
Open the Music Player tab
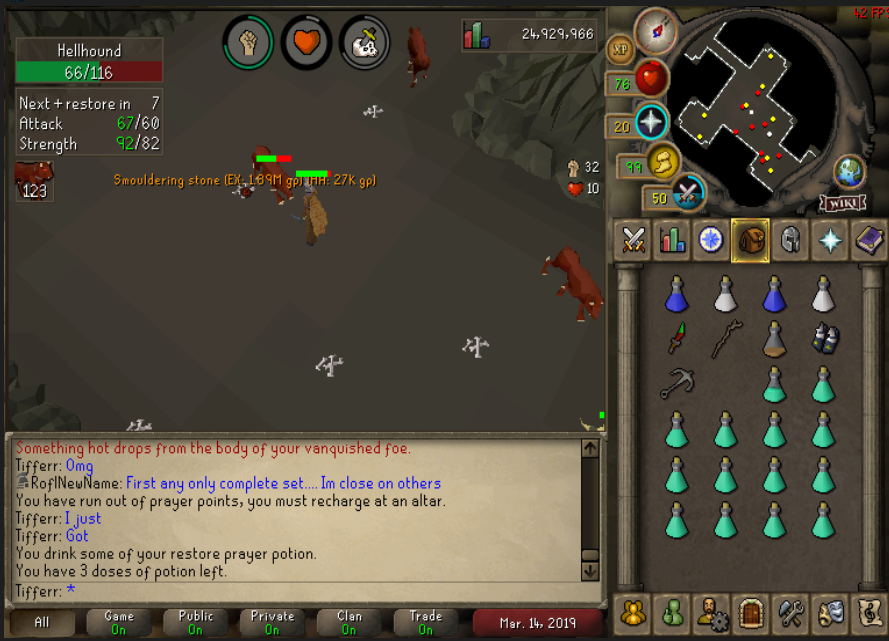tap(868, 611)
